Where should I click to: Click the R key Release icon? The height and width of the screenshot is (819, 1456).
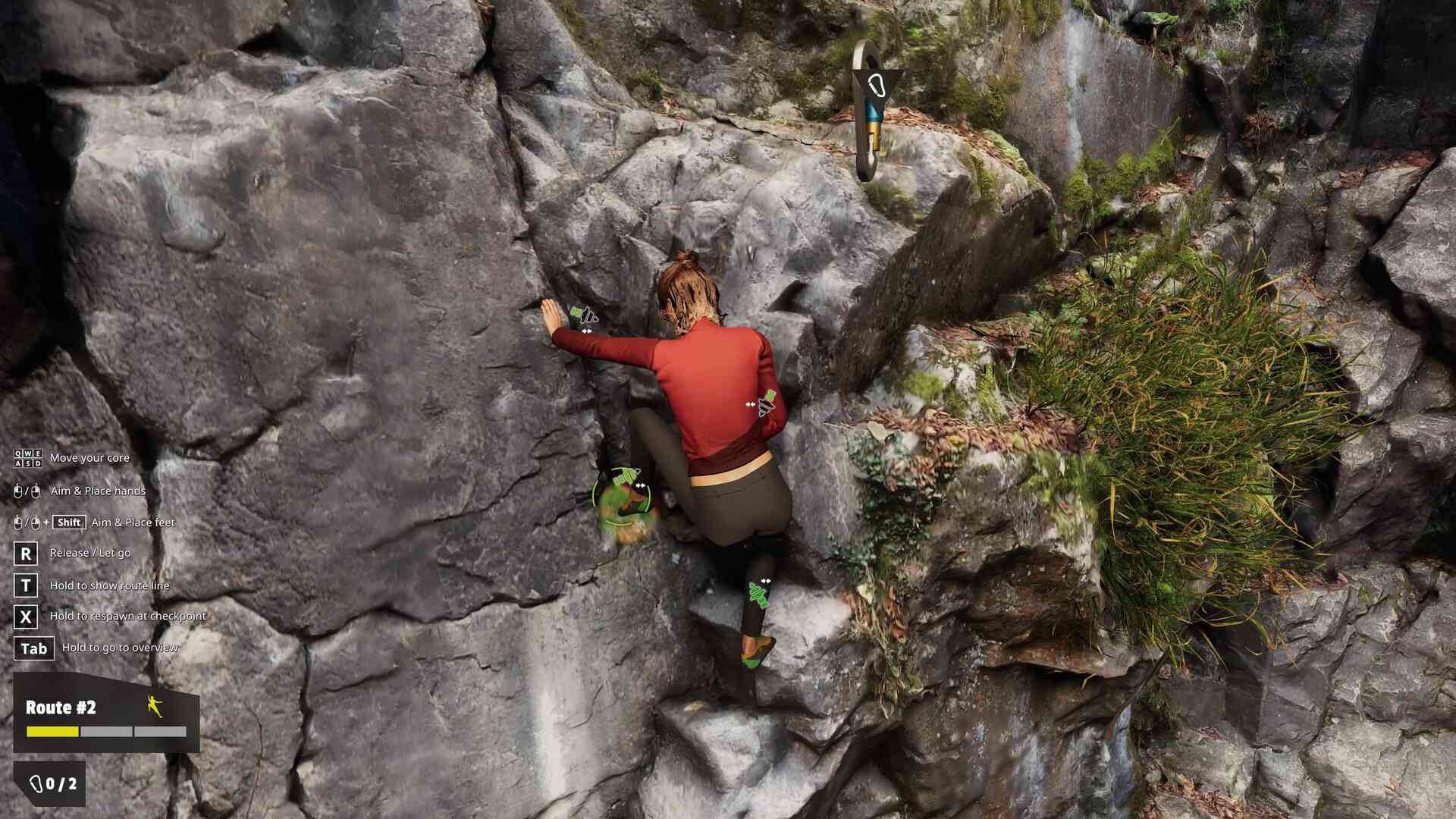pyautogui.click(x=27, y=554)
